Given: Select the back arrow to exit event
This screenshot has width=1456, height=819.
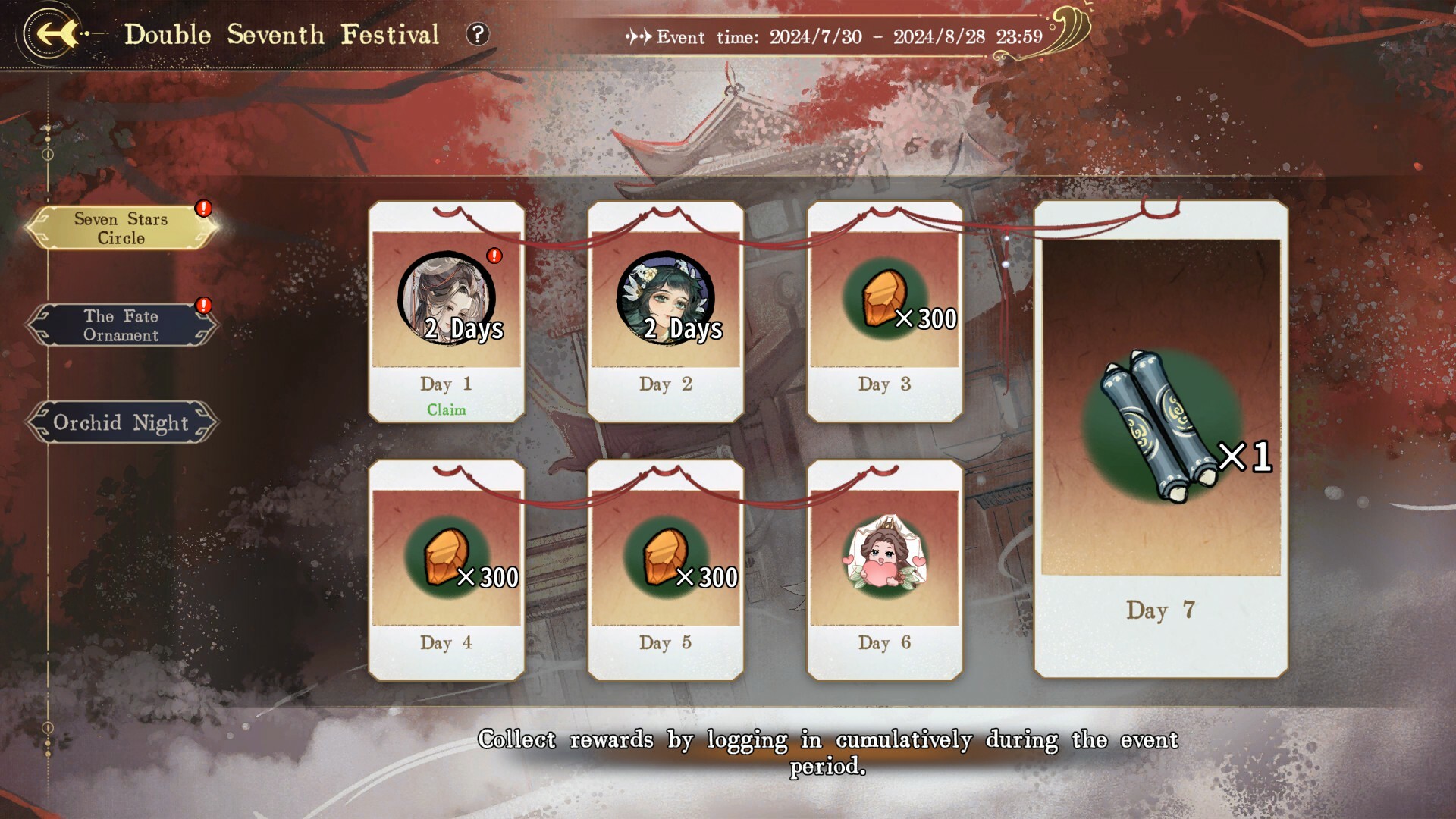Looking at the screenshot, I should 52,33.
